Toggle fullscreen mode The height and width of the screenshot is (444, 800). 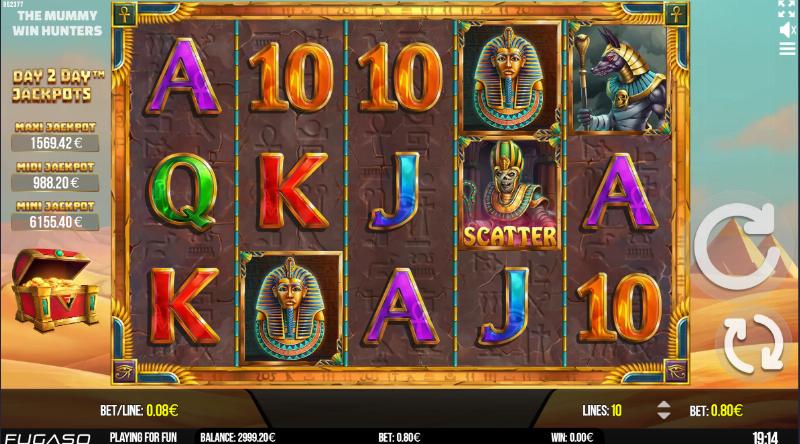(786, 9)
